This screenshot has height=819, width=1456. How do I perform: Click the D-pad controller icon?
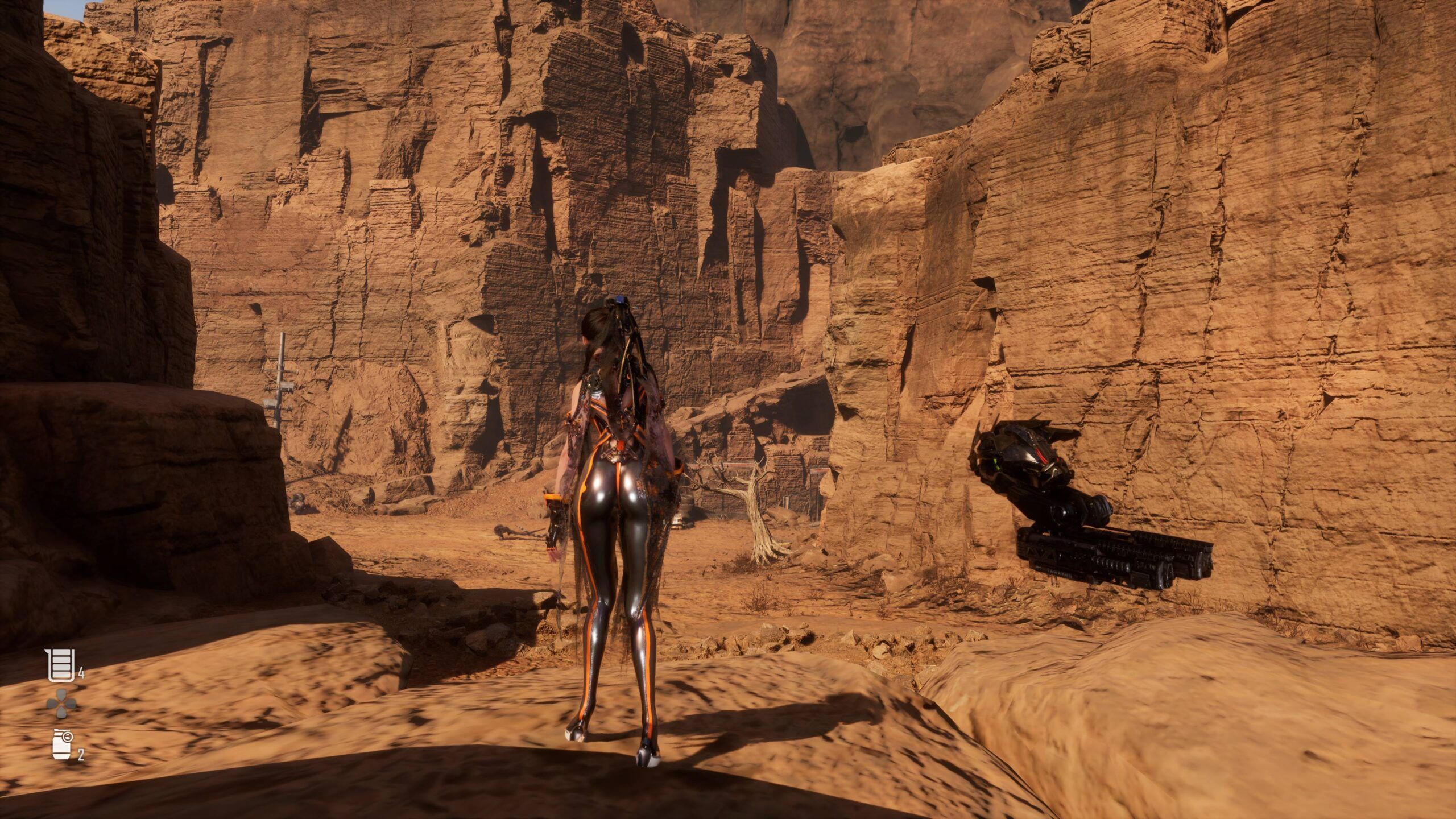(x=61, y=703)
